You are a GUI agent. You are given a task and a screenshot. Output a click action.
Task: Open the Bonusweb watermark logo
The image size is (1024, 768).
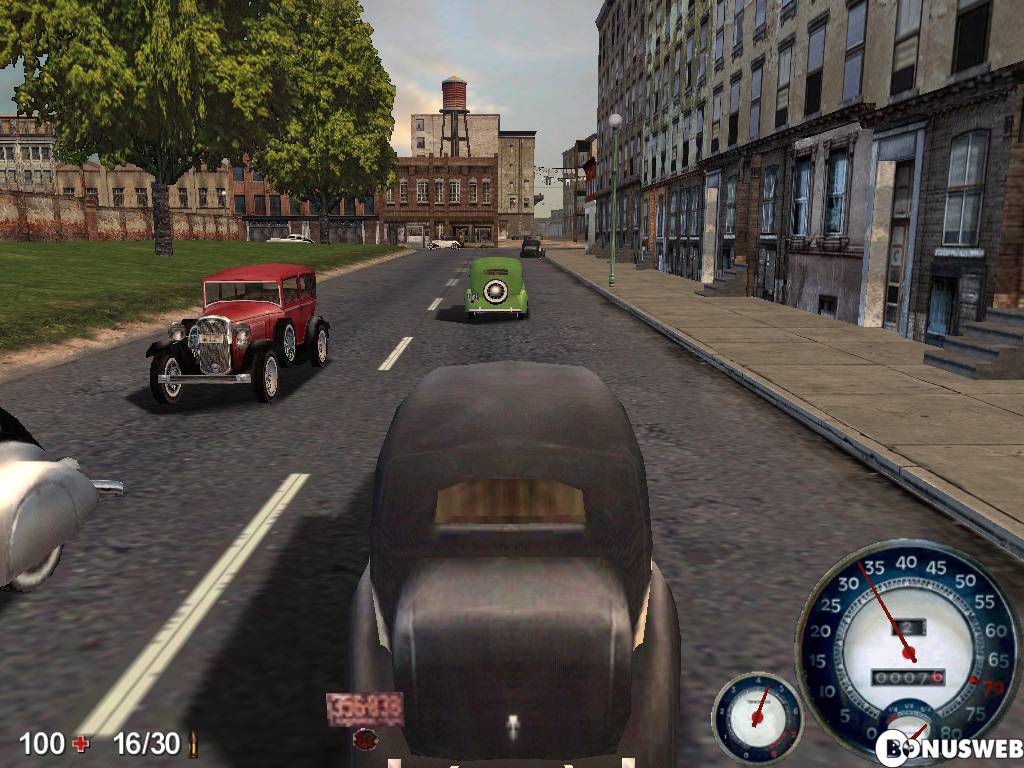[x=949, y=748]
